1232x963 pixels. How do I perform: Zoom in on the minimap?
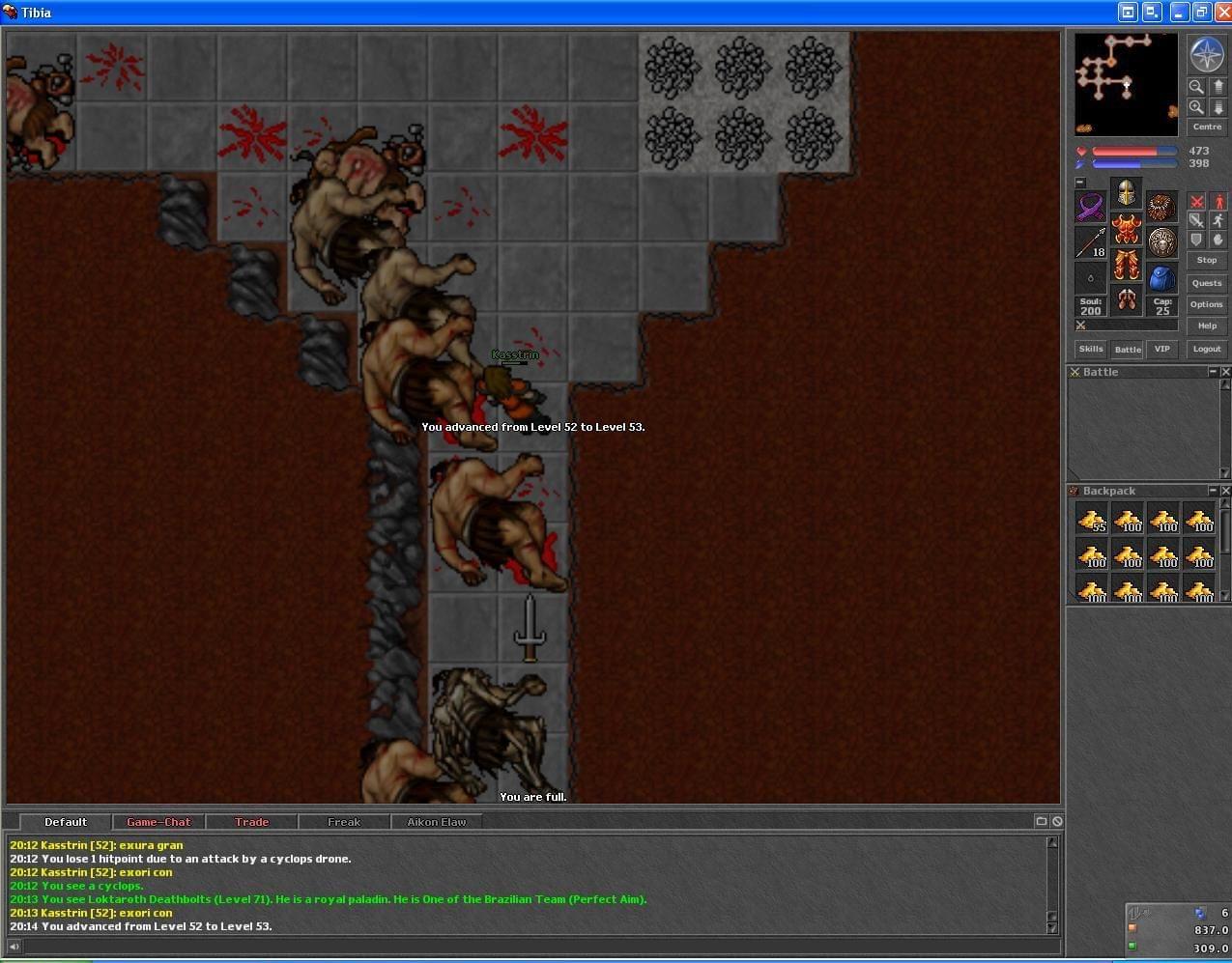[x=1196, y=107]
